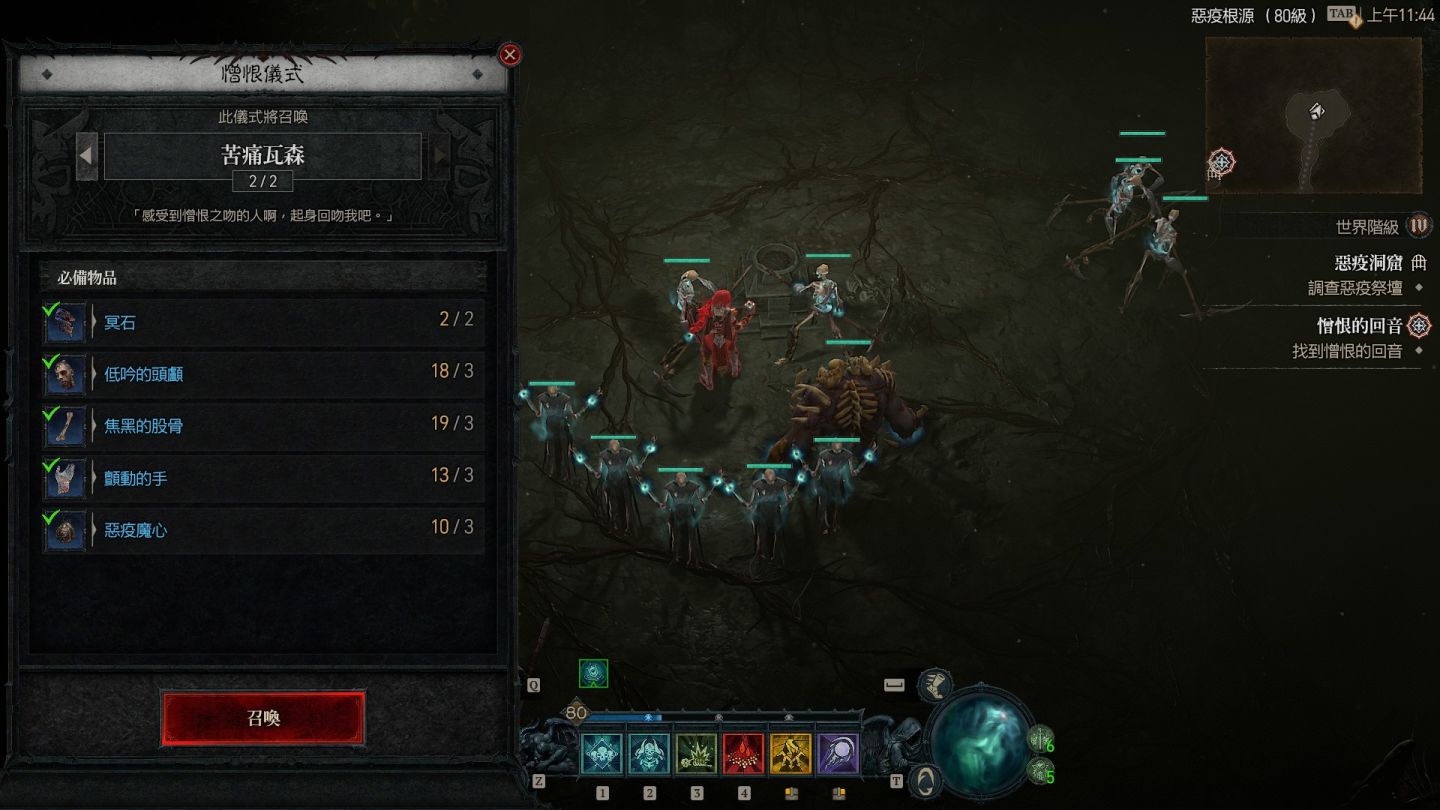Choose the 焦黑的股骨 femur item row
This screenshot has height=810, width=1440.
[x=263, y=426]
